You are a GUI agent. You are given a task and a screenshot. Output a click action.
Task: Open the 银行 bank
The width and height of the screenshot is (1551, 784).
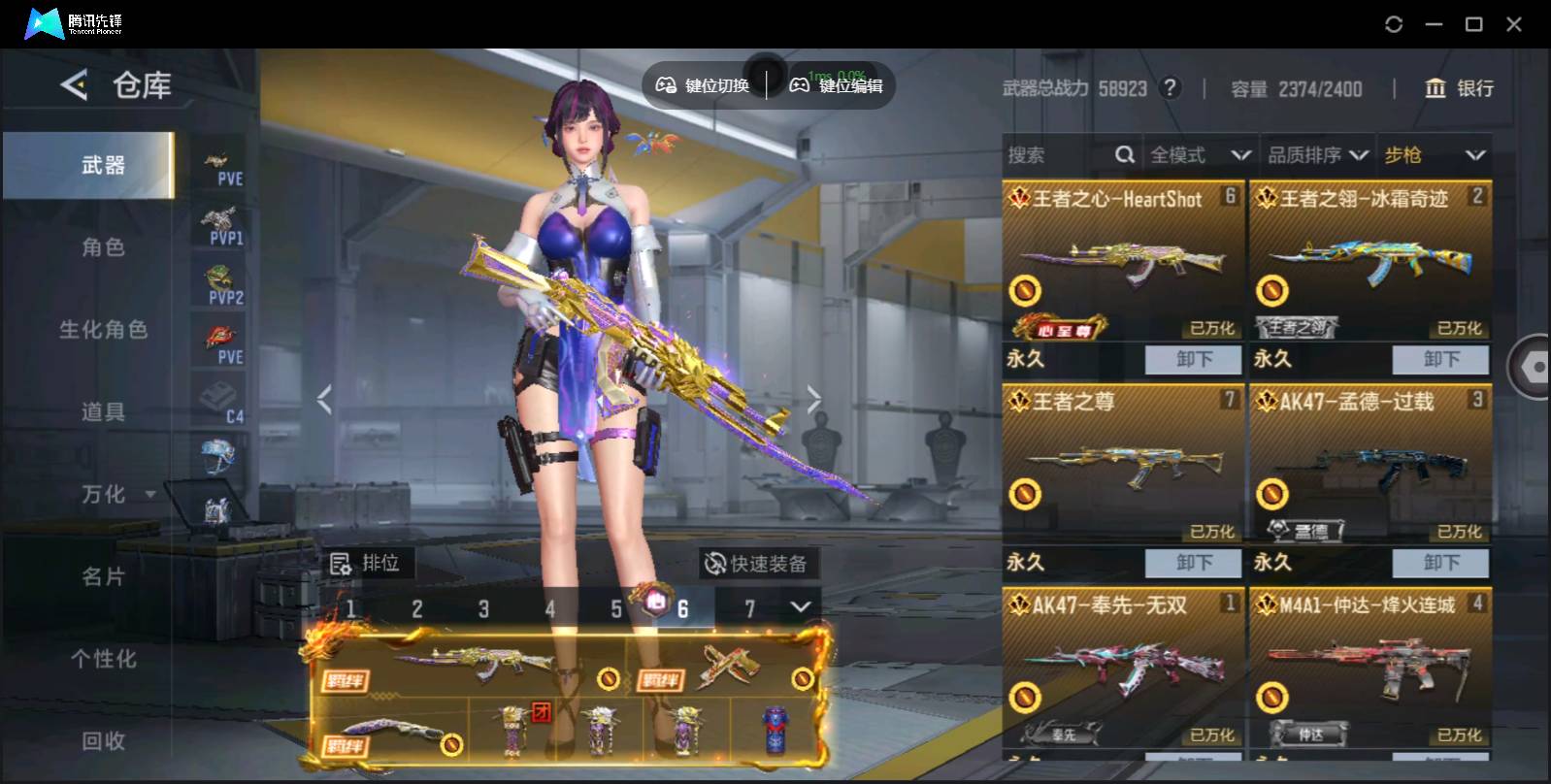pyautogui.click(x=1459, y=88)
